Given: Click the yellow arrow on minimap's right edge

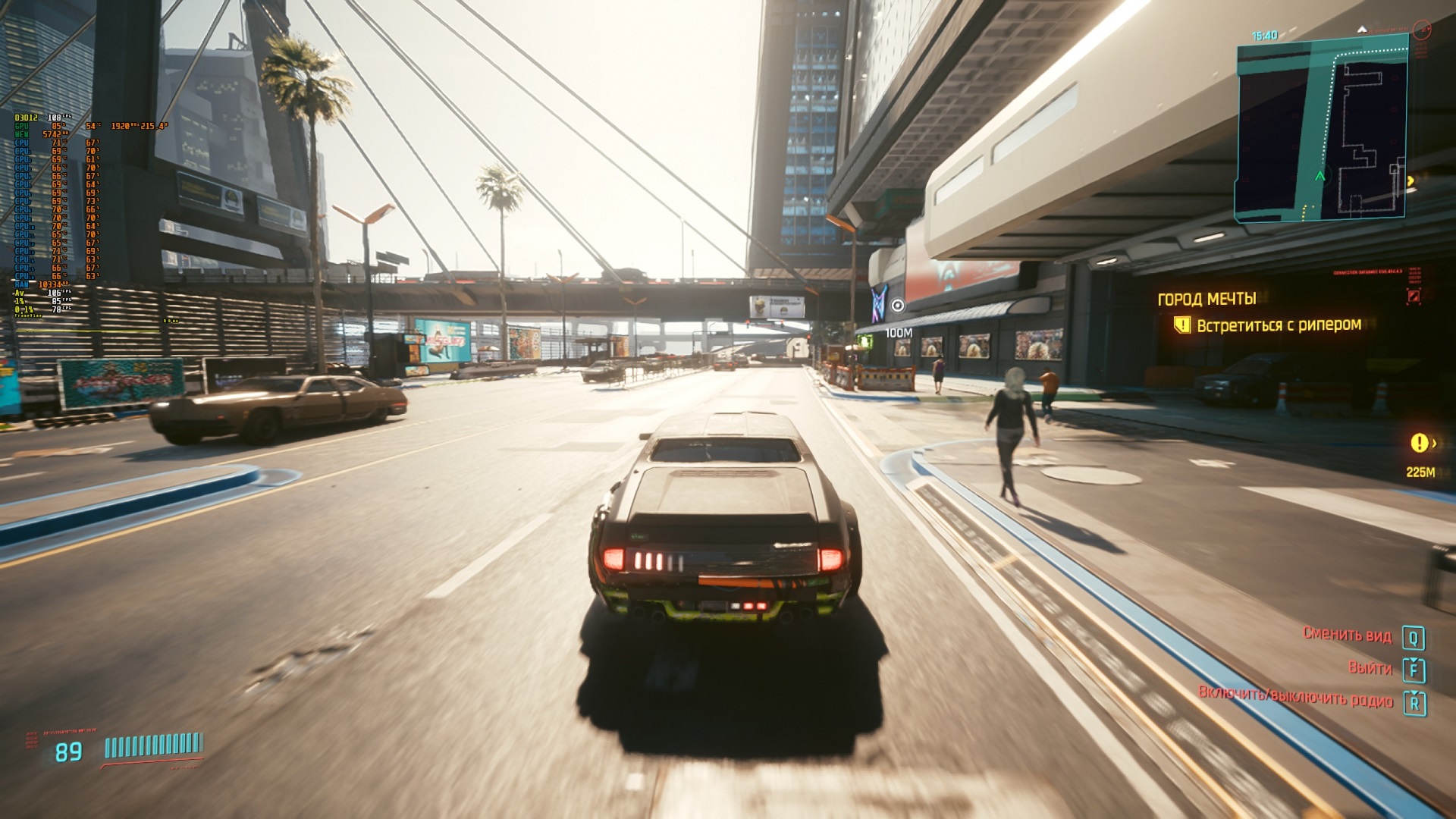Looking at the screenshot, I should click(x=1410, y=181).
